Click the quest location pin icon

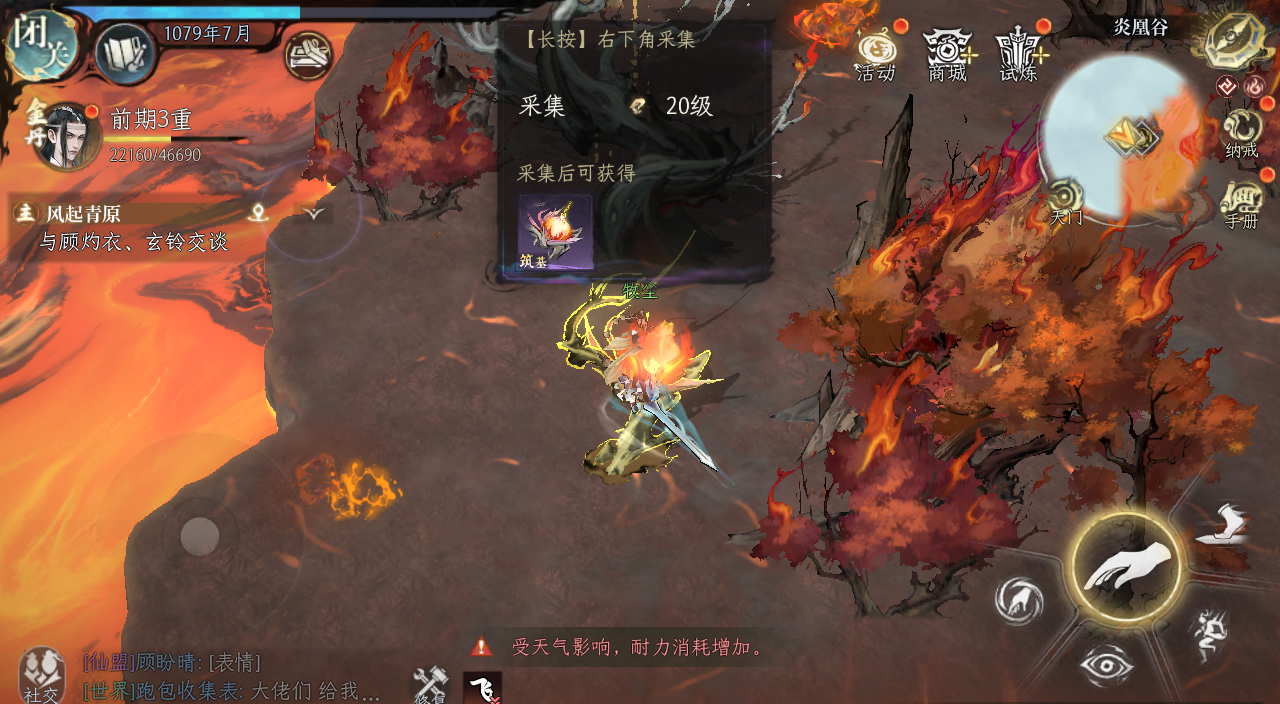click(260, 212)
